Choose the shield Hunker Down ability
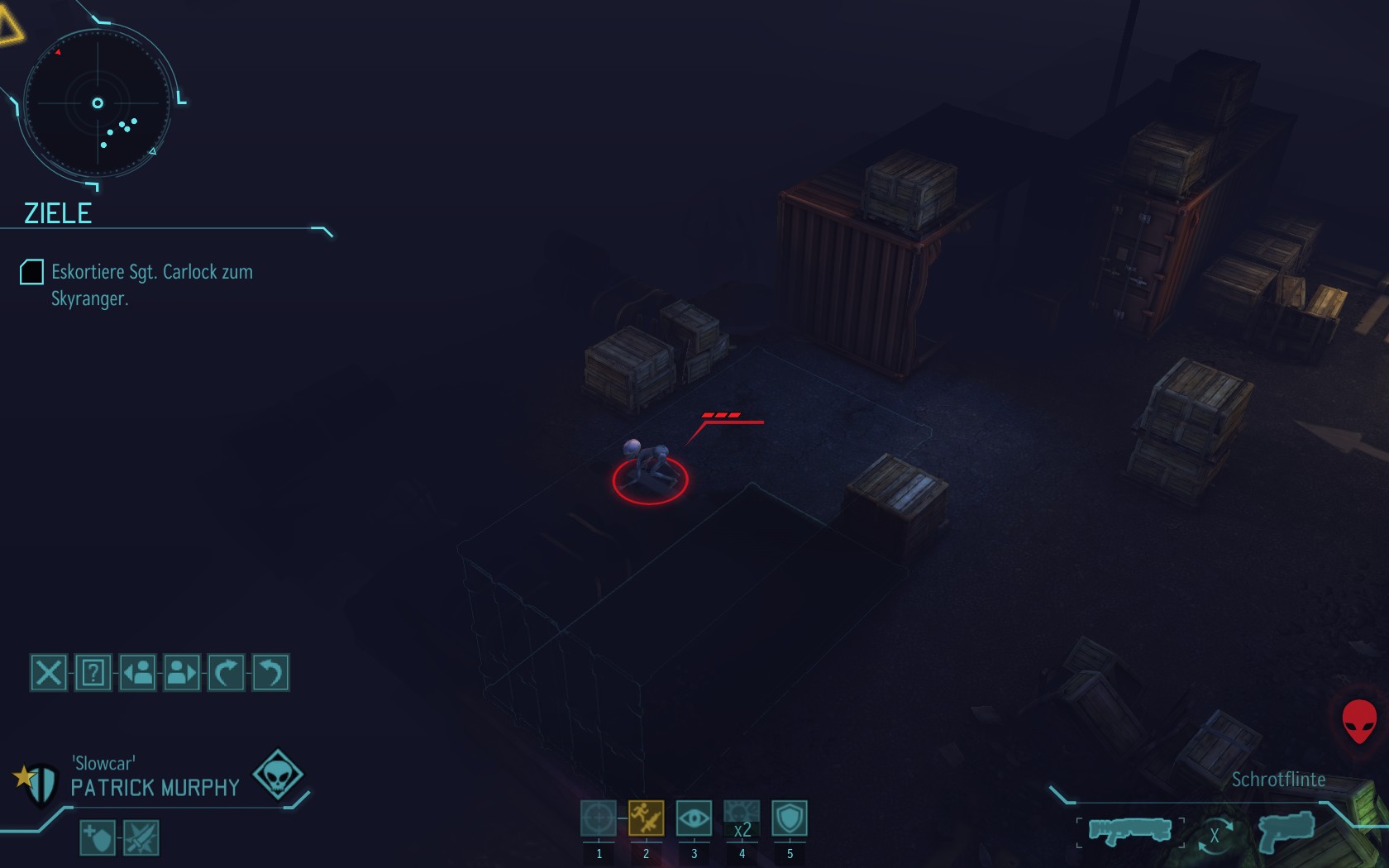This screenshot has height=868, width=1389. [790, 818]
